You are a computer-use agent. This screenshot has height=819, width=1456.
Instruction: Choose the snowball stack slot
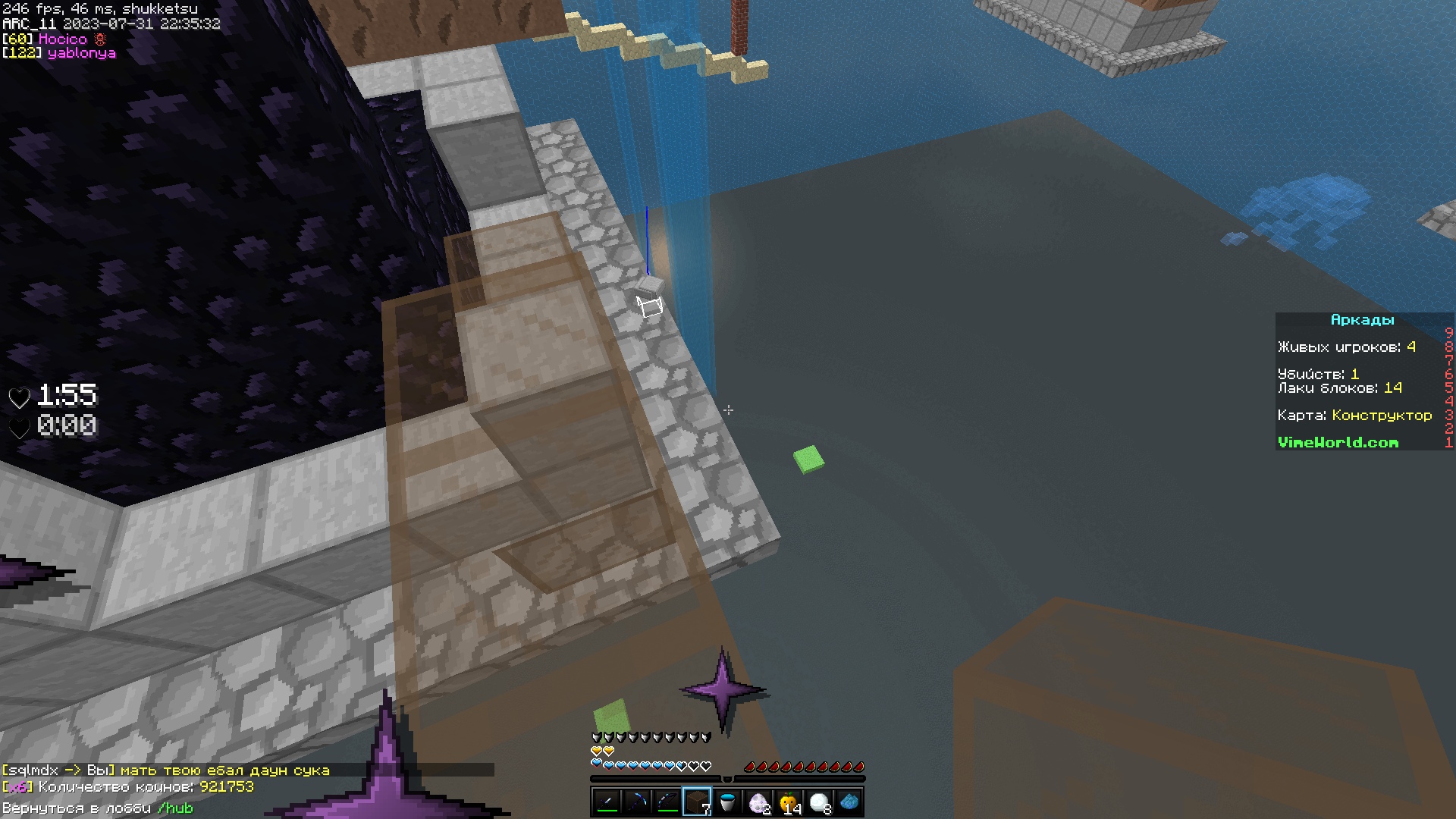point(819,802)
